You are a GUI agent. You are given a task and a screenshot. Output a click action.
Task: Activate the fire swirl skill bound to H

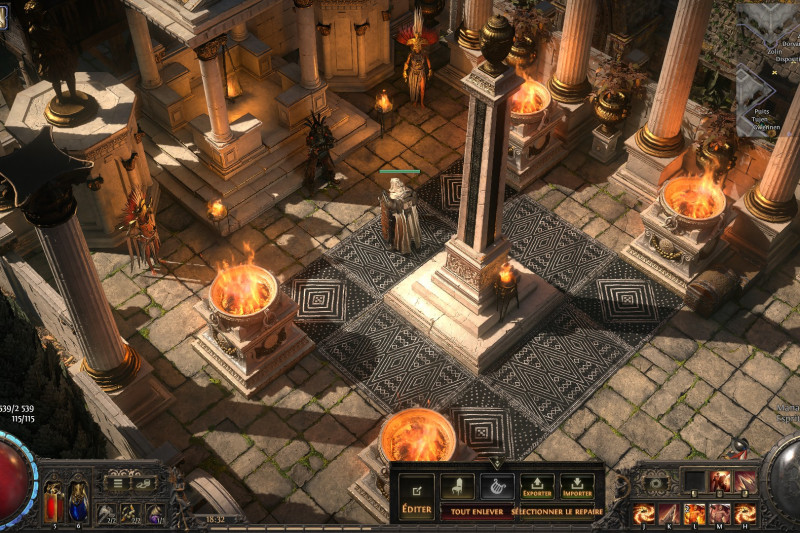(x=745, y=513)
